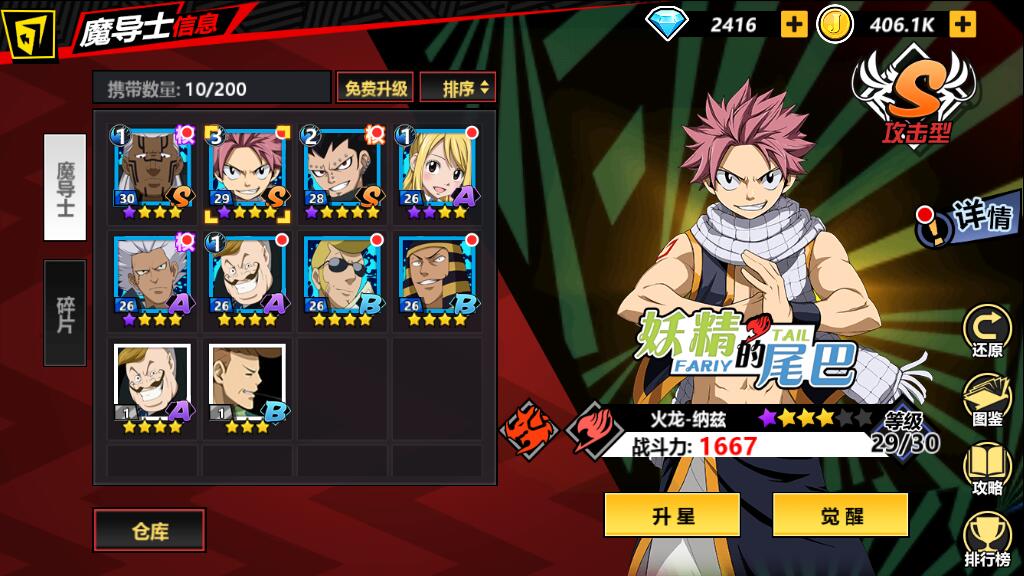
Task: Tap the 升星 star-up button
Action: pyautogui.click(x=672, y=515)
